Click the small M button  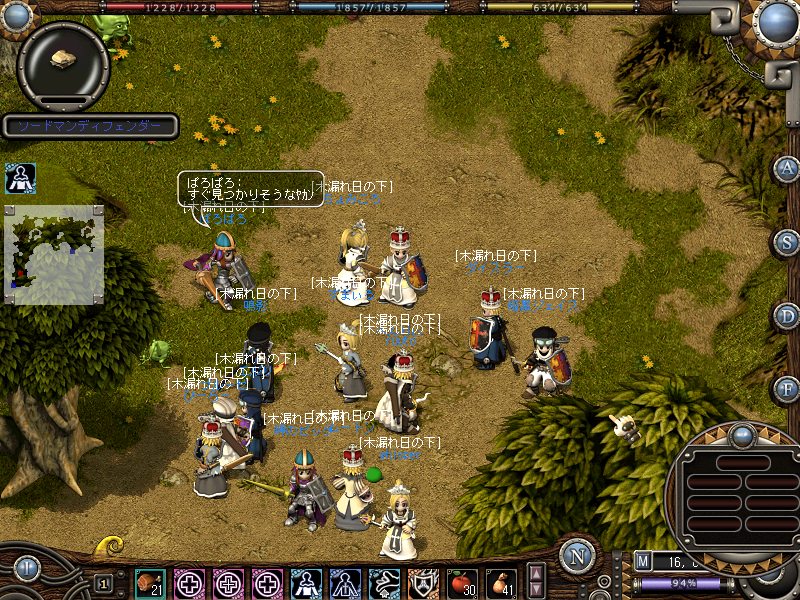pyautogui.click(x=643, y=563)
